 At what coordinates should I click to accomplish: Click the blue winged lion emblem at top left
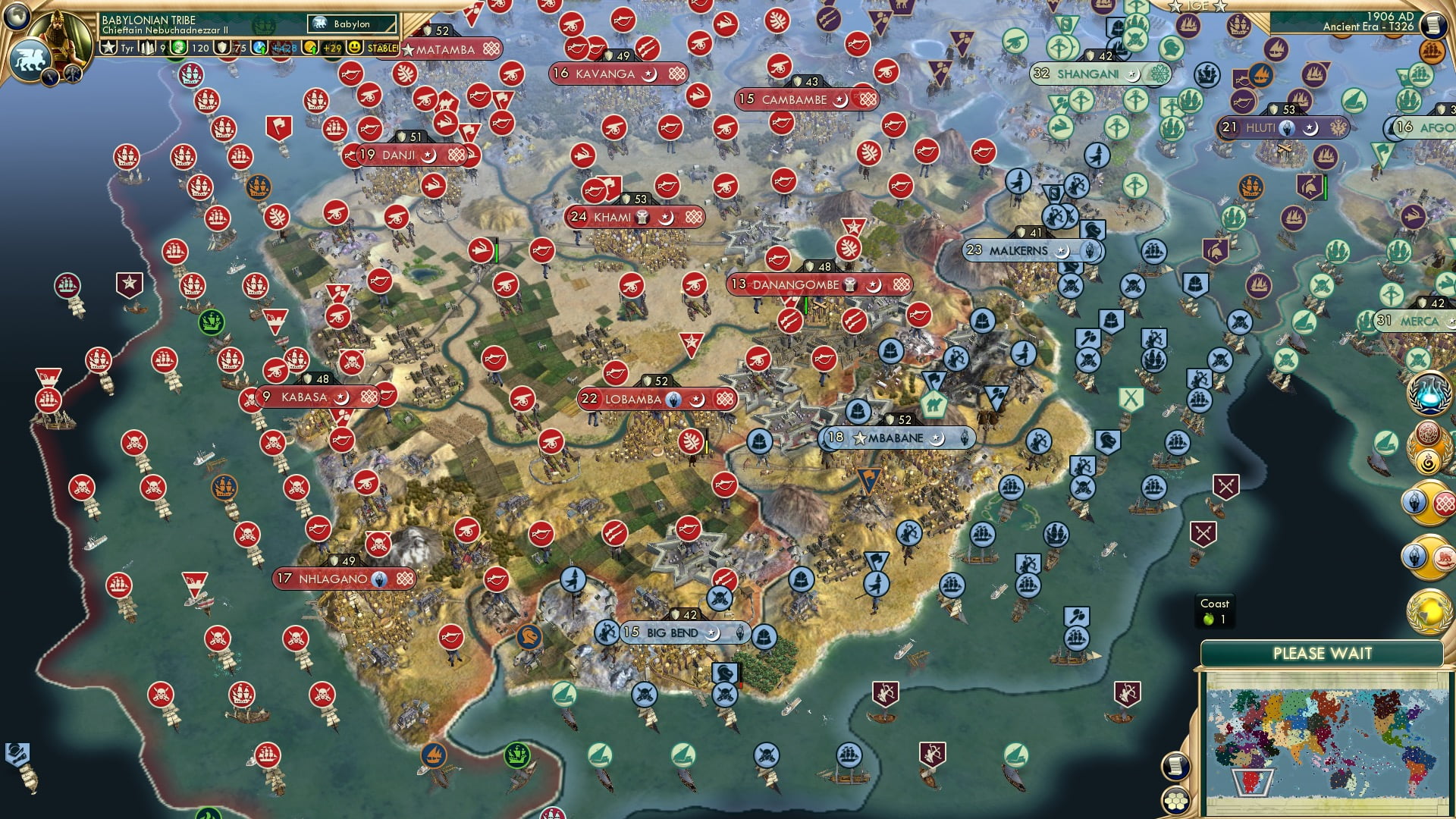30,58
